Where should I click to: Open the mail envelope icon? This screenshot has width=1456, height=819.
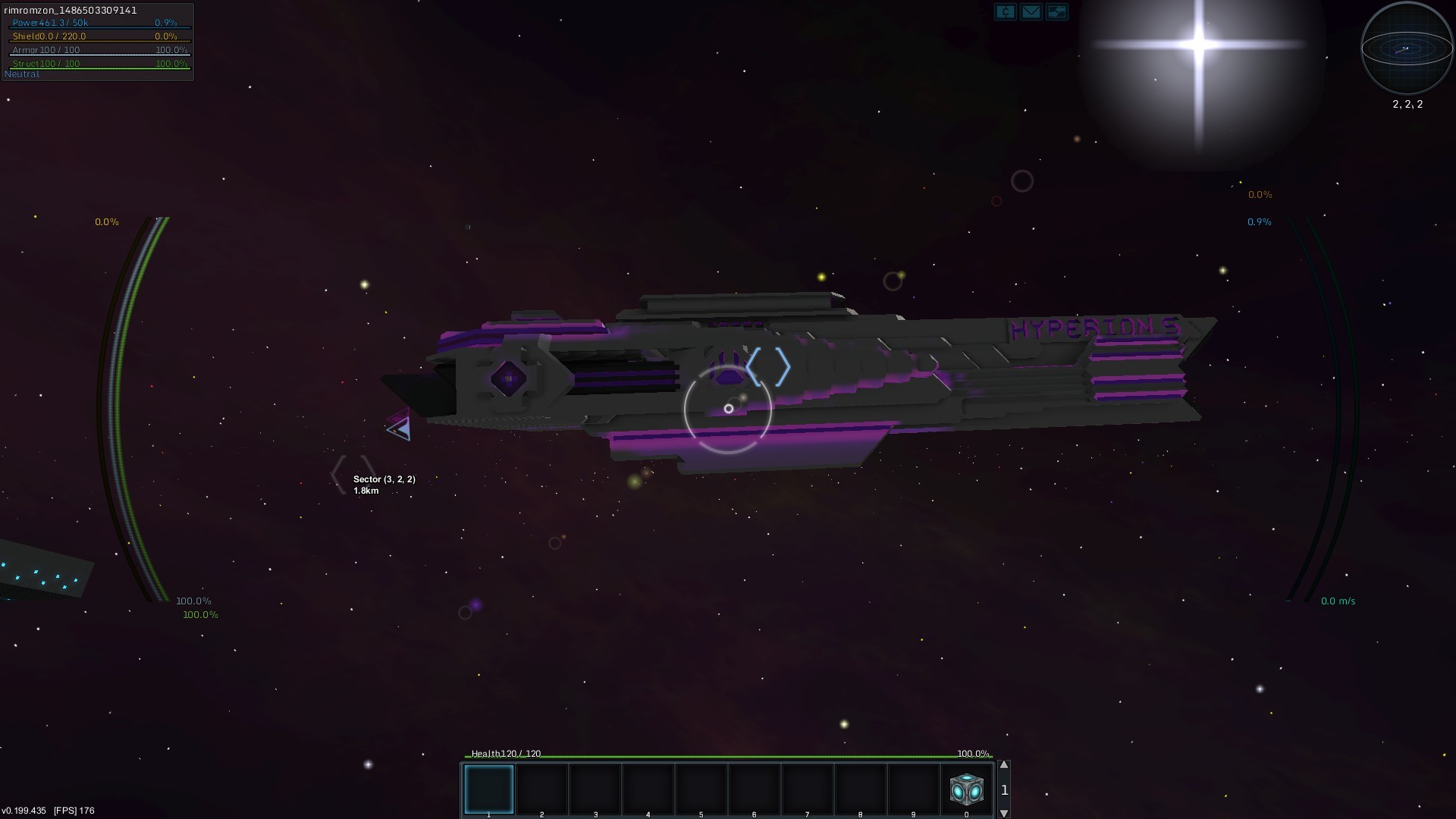tap(1031, 11)
